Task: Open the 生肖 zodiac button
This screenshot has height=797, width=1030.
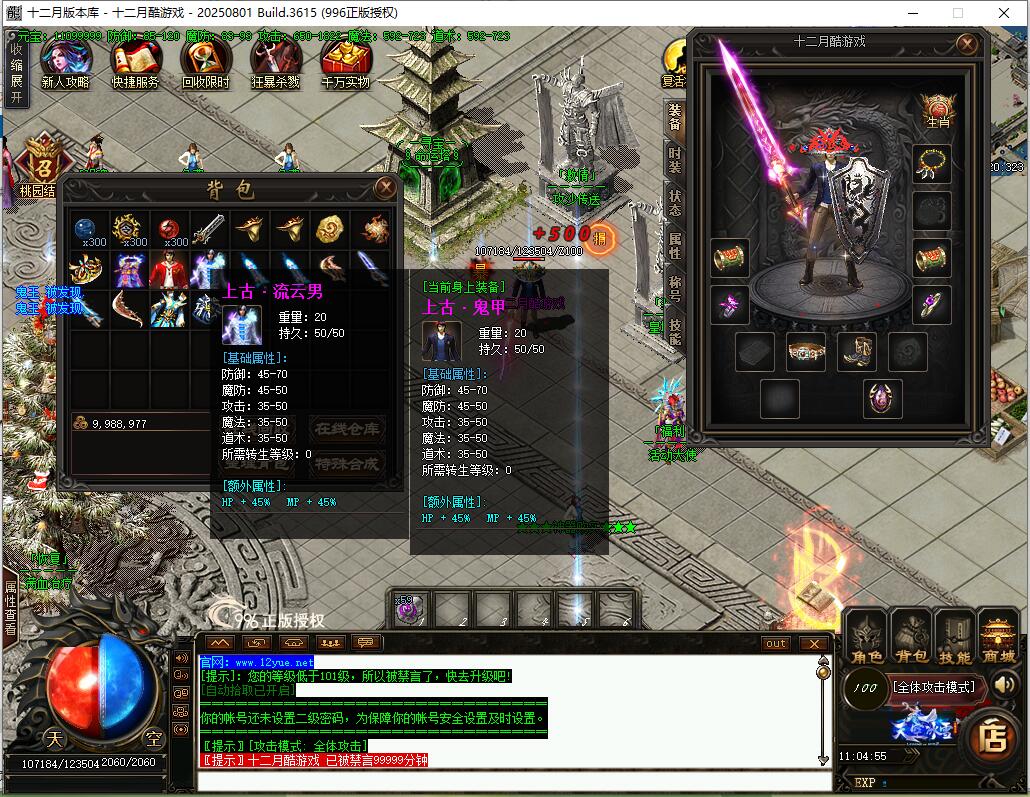Action: click(x=937, y=111)
